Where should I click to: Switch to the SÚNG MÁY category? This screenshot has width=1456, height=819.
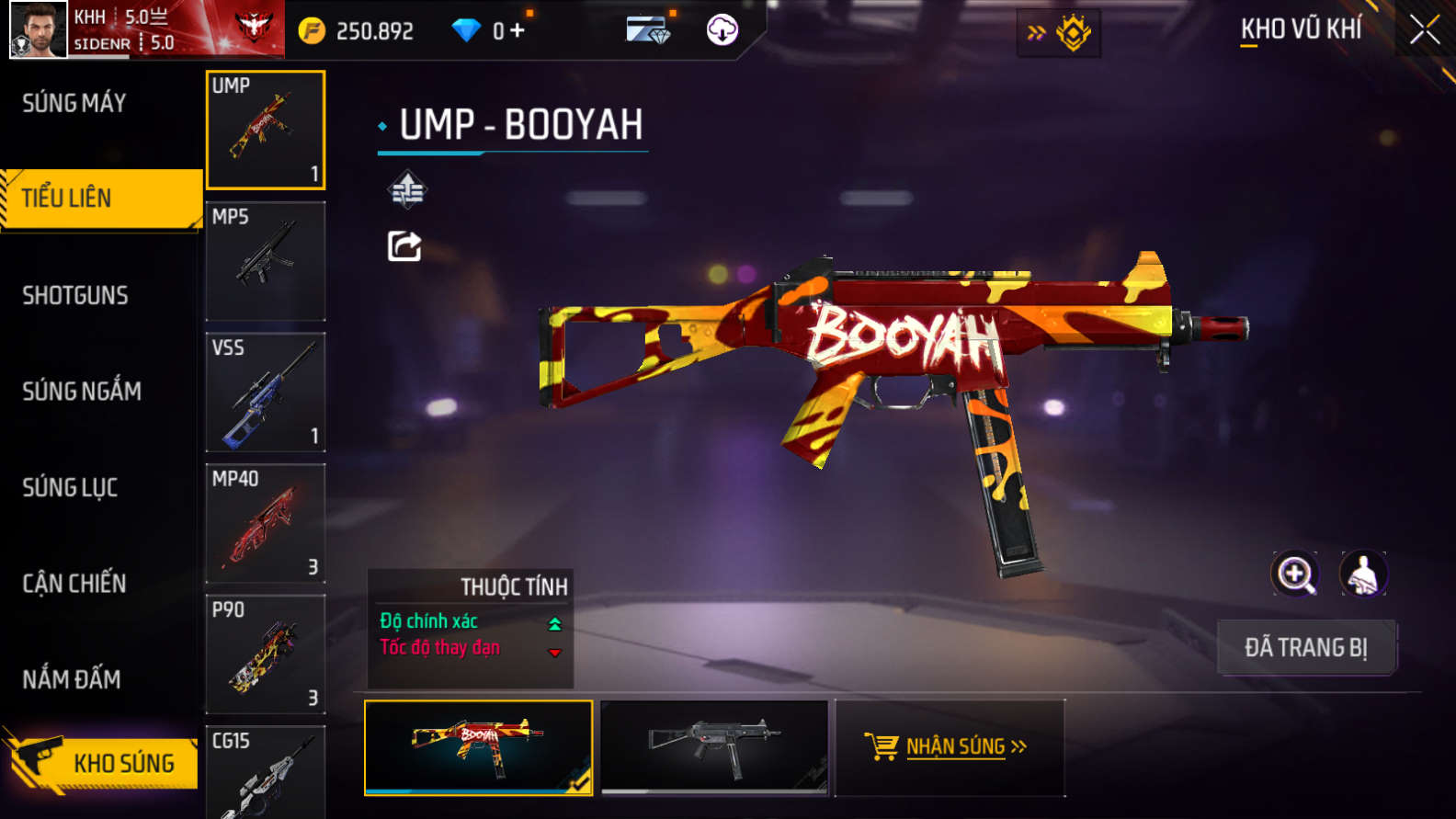coord(74,103)
